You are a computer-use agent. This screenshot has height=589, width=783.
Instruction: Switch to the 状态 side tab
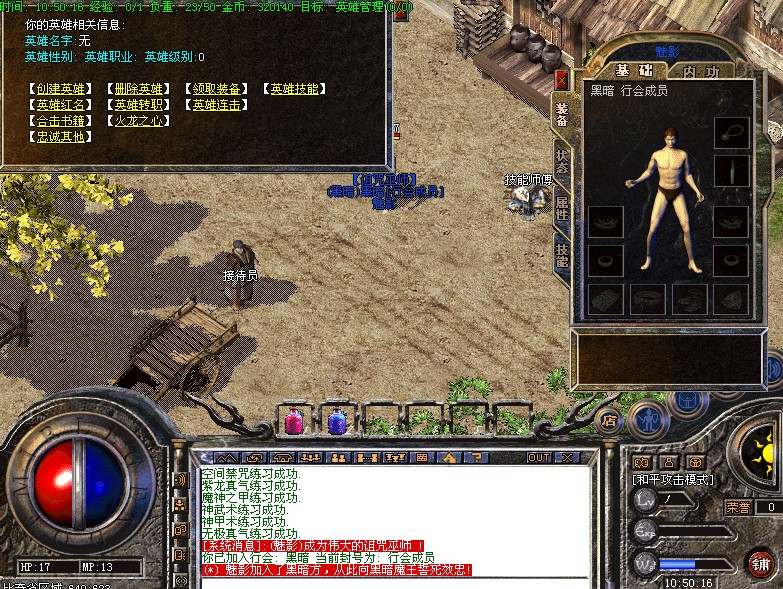(x=562, y=162)
